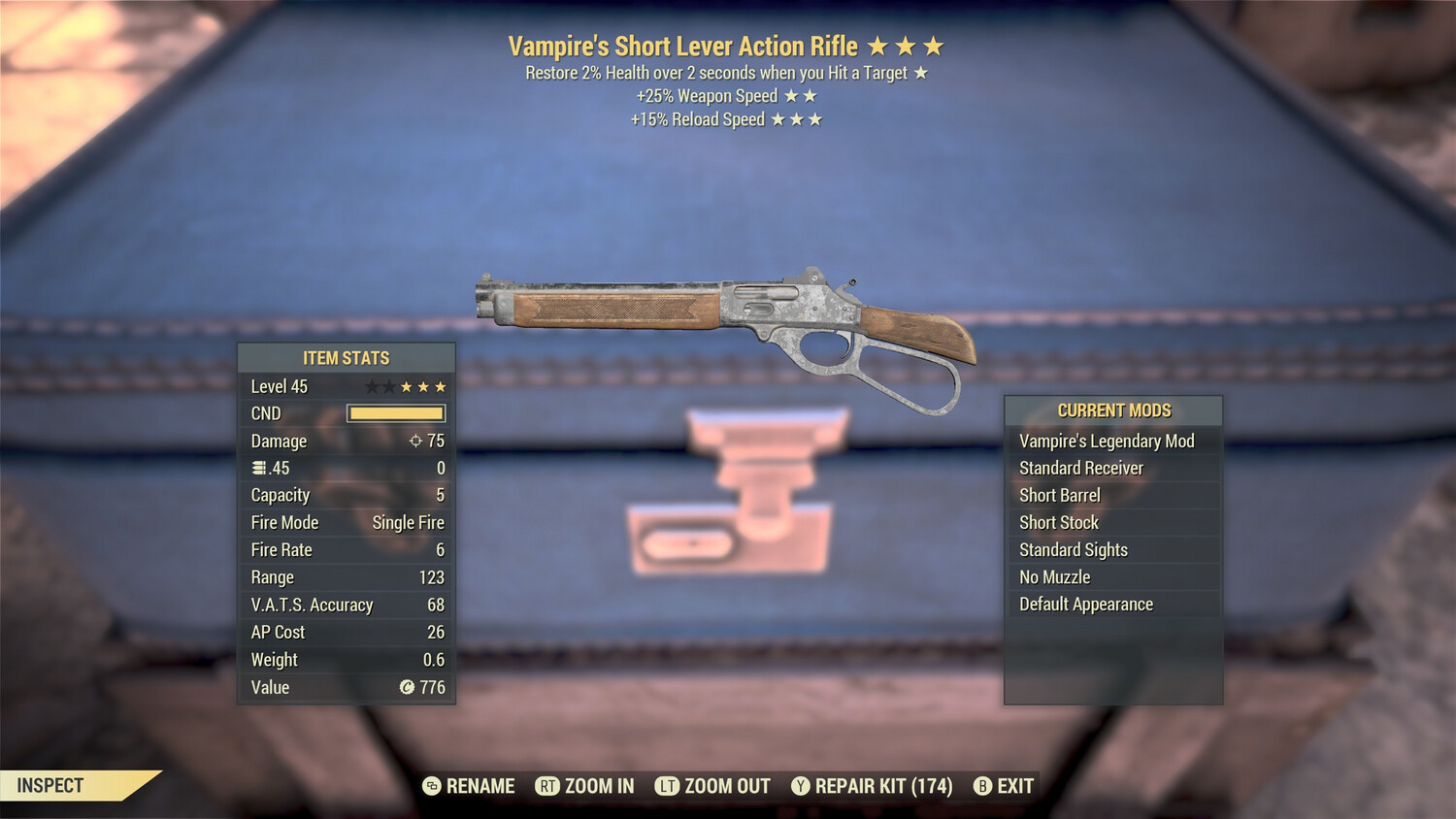Click the yellow CND condition bar
This screenshot has width=1456, height=819.
(394, 413)
